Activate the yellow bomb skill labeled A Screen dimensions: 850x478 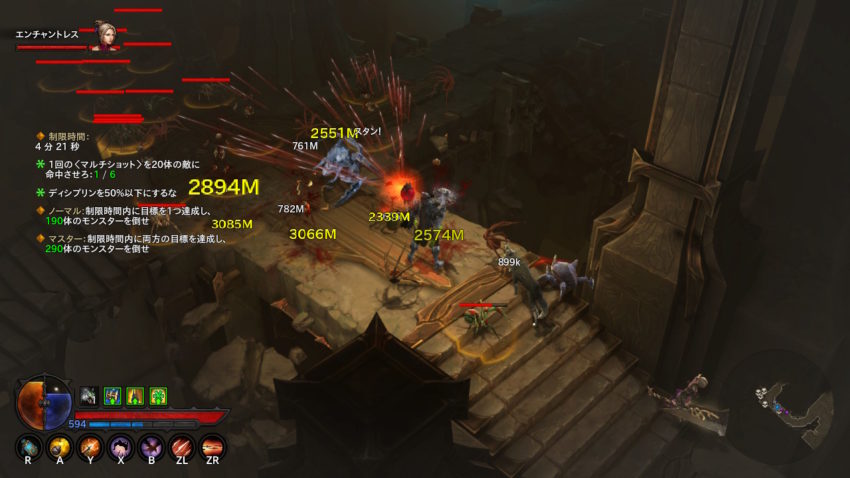pos(58,447)
